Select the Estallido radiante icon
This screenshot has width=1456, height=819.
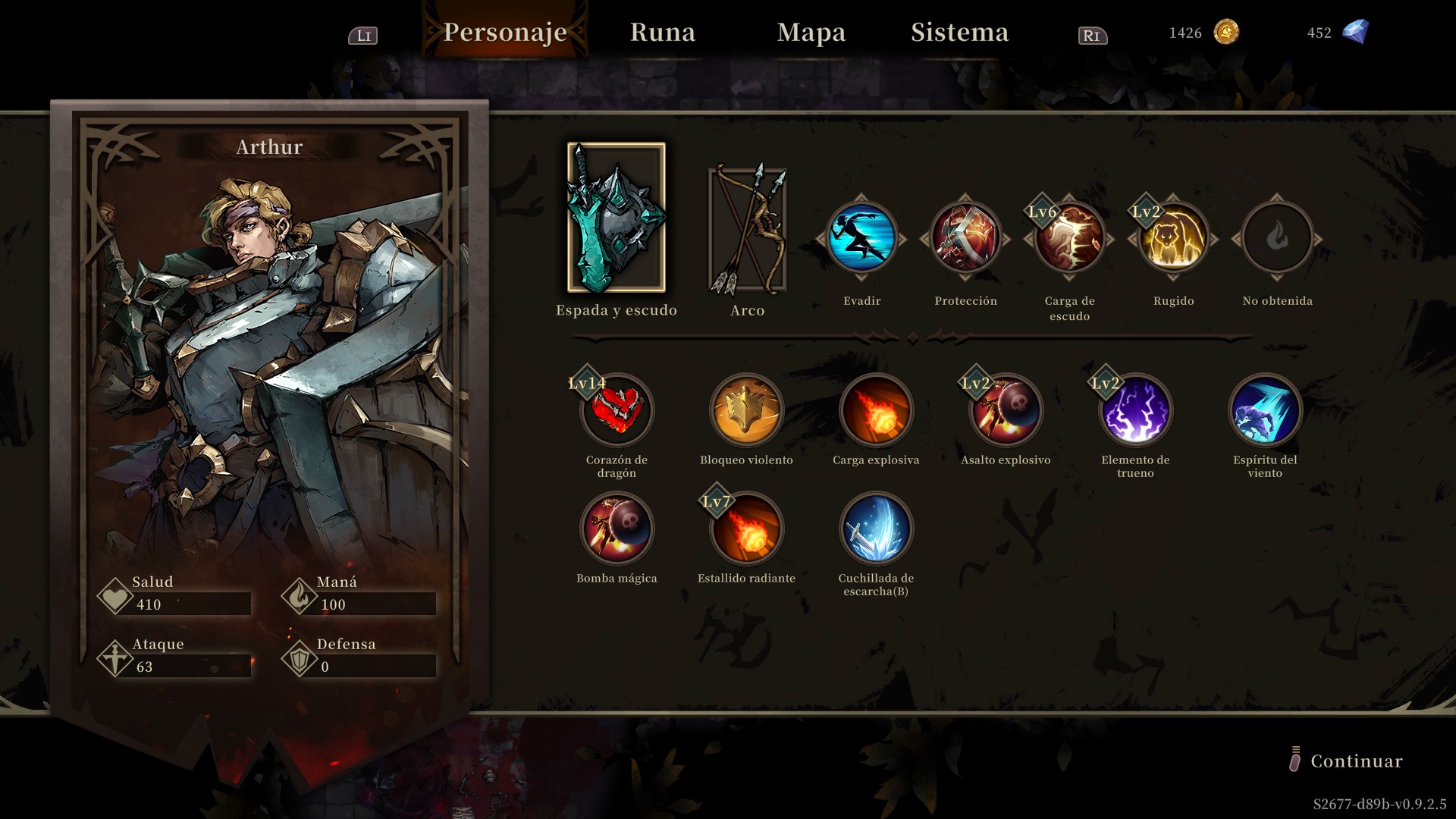746,529
